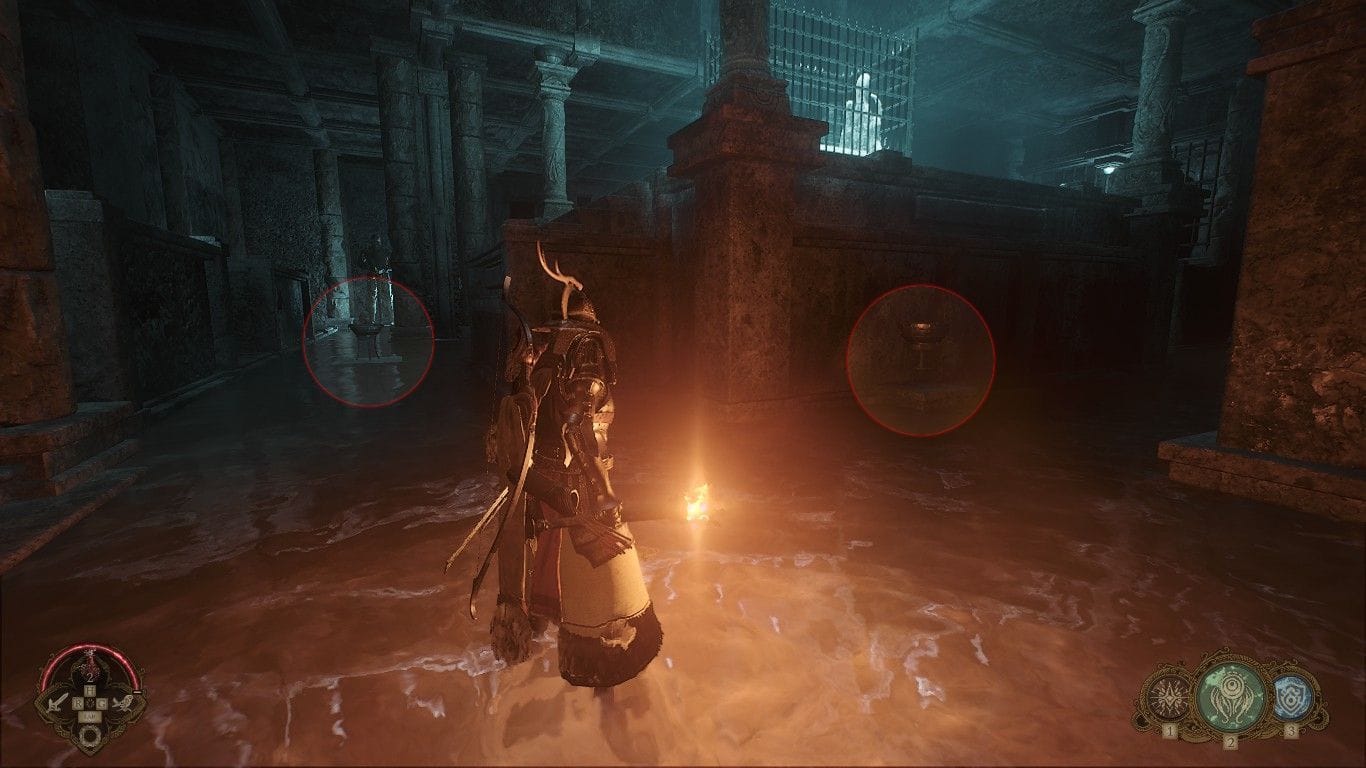The height and width of the screenshot is (768, 1366).
Task: Click the numbered label under ability slot 1
Action: click(1170, 730)
